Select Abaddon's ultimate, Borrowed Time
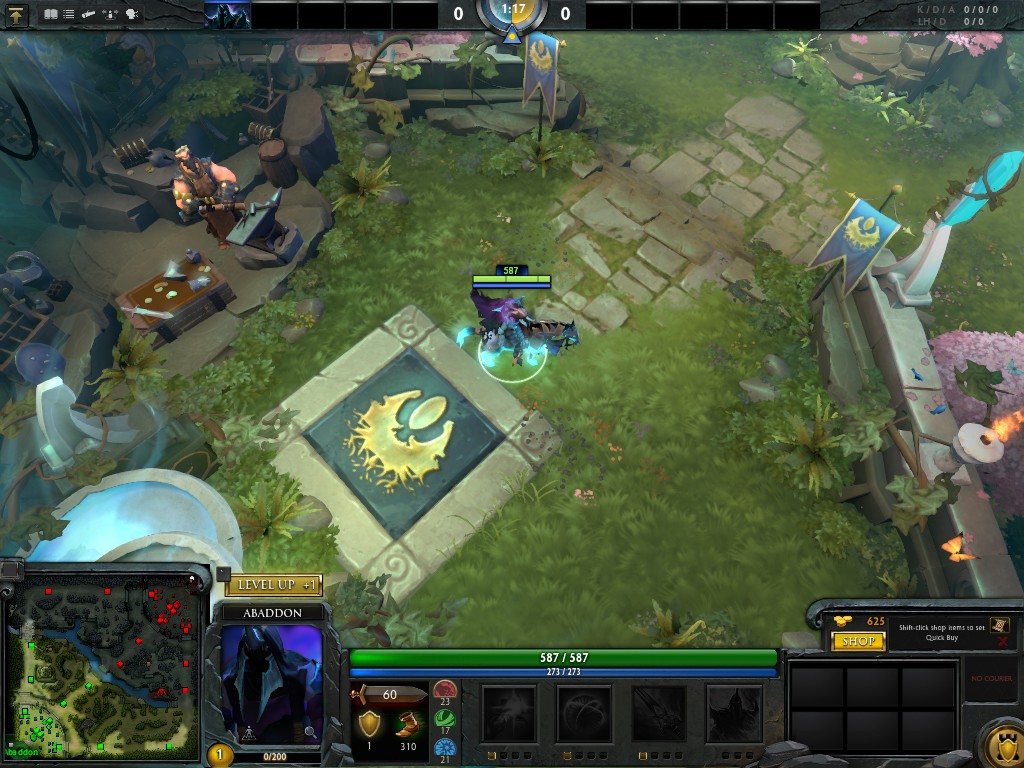This screenshot has height=768, width=1024. click(x=734, y=713)
